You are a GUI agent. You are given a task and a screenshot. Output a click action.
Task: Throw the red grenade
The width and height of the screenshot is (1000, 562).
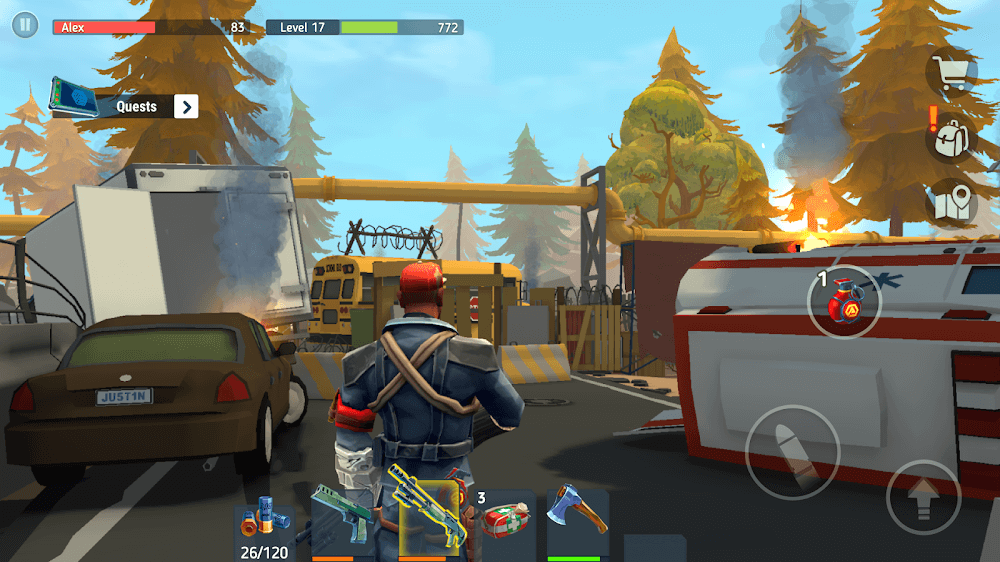tap(844, 301)
